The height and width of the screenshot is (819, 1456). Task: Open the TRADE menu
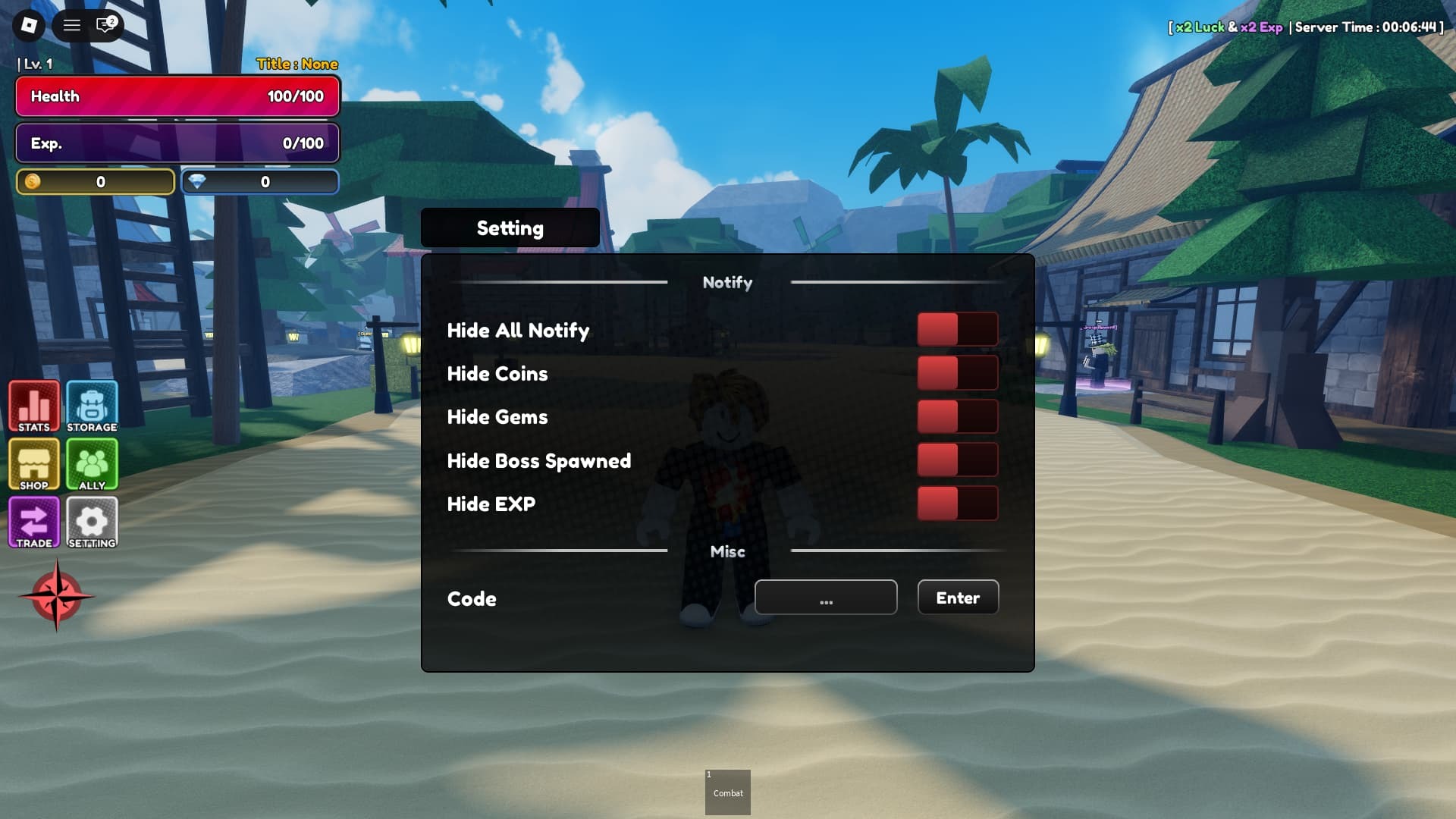click(33, 522)
